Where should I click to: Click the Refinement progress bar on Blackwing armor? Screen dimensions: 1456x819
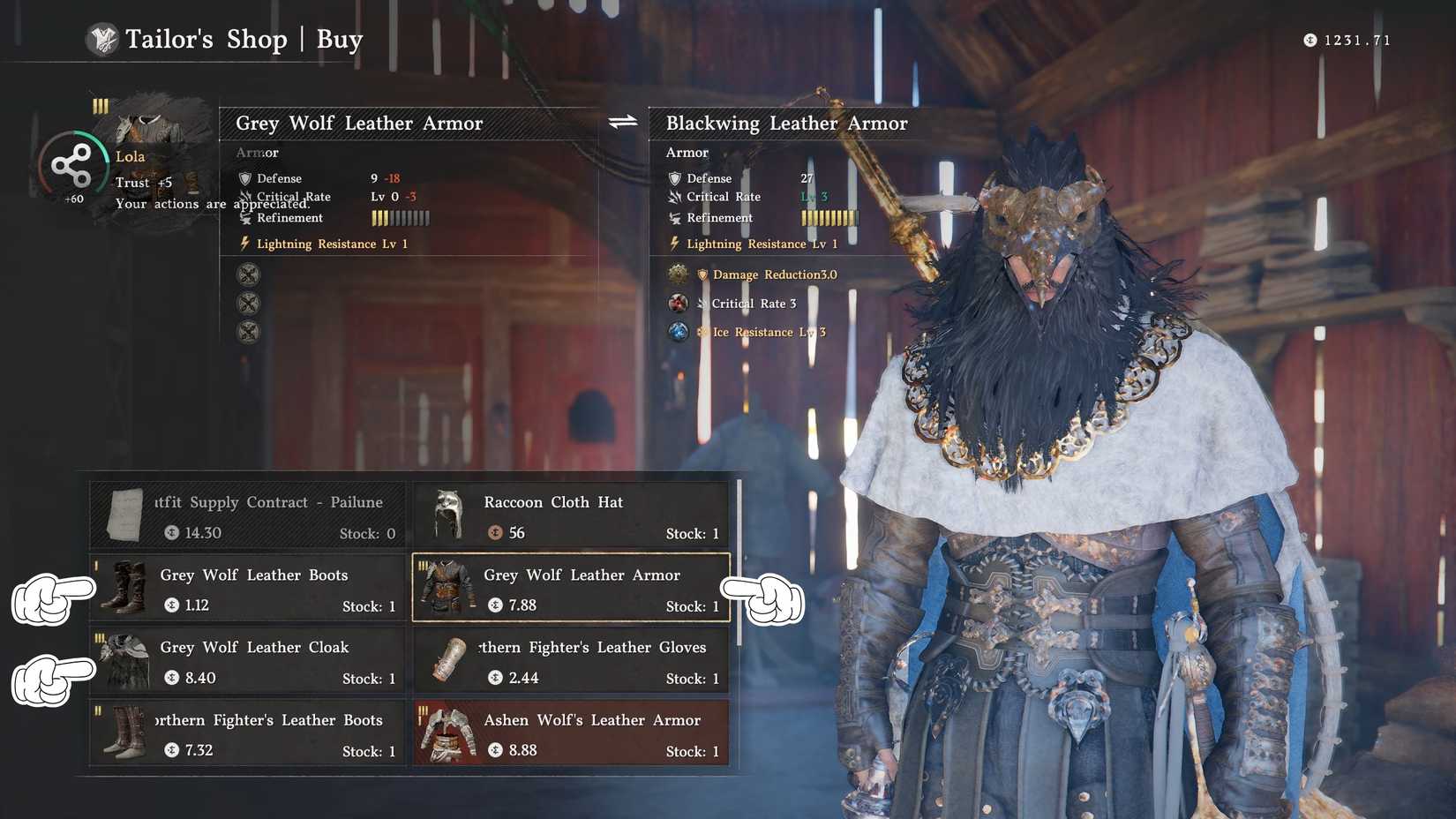[828, 218]
